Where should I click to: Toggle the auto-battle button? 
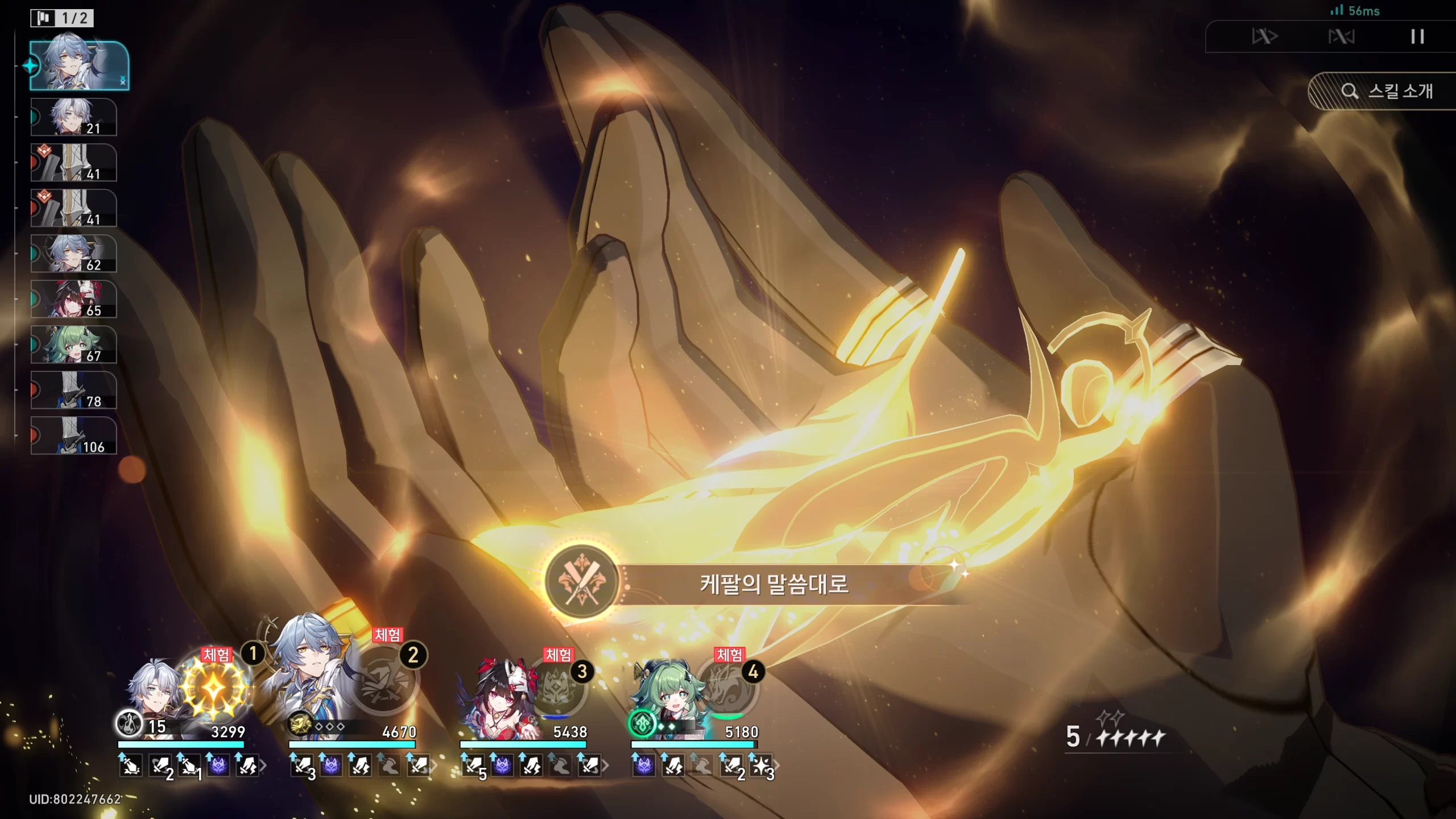pos(1341,37)
